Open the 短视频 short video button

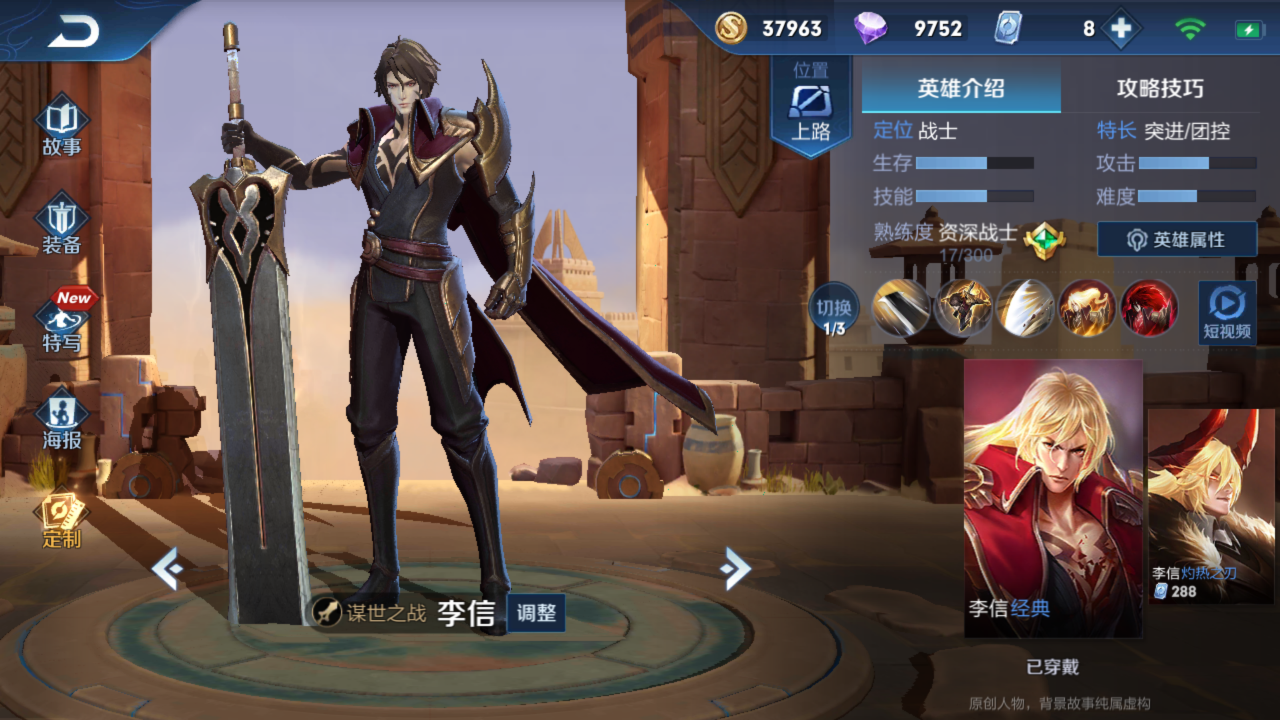click(1227, 311)
